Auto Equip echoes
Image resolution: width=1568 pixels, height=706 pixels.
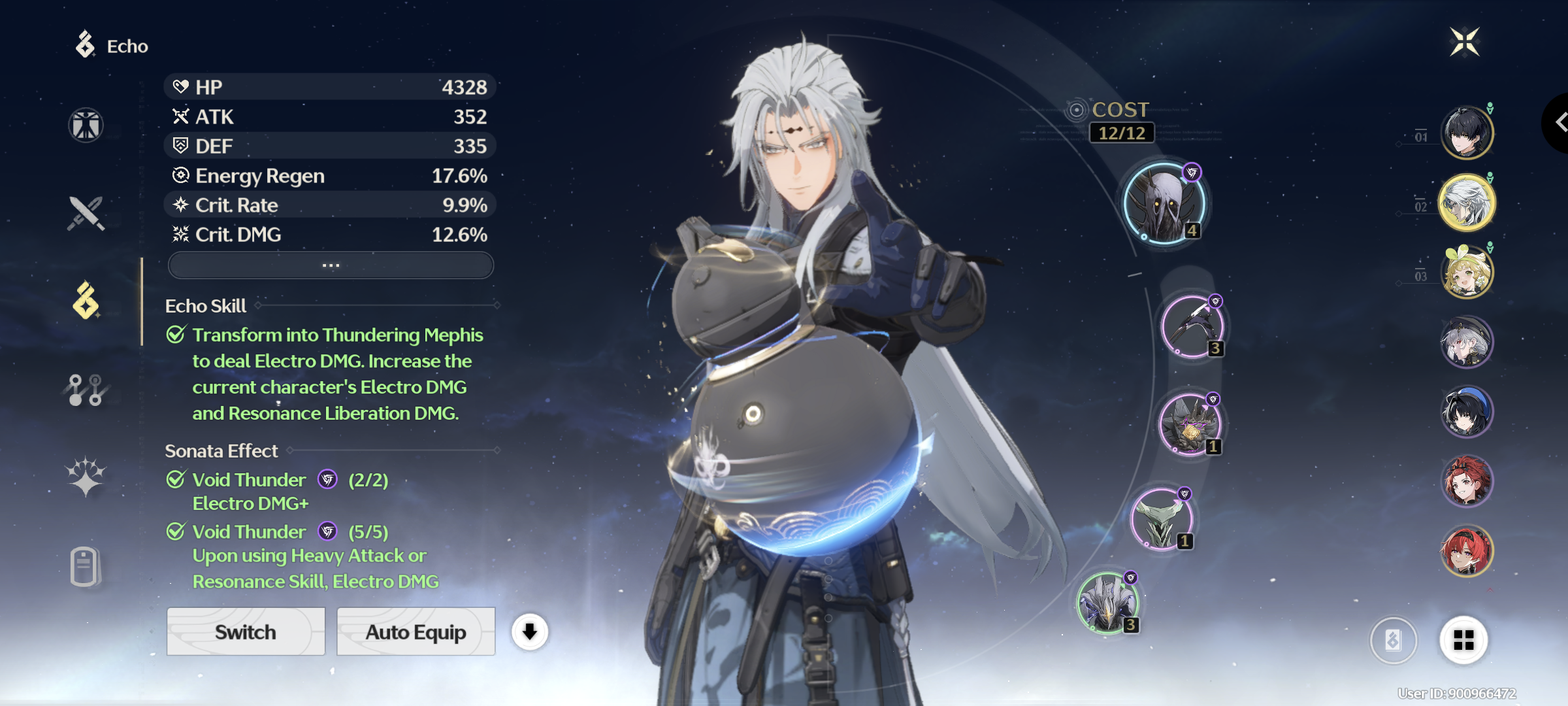[416, 631]
